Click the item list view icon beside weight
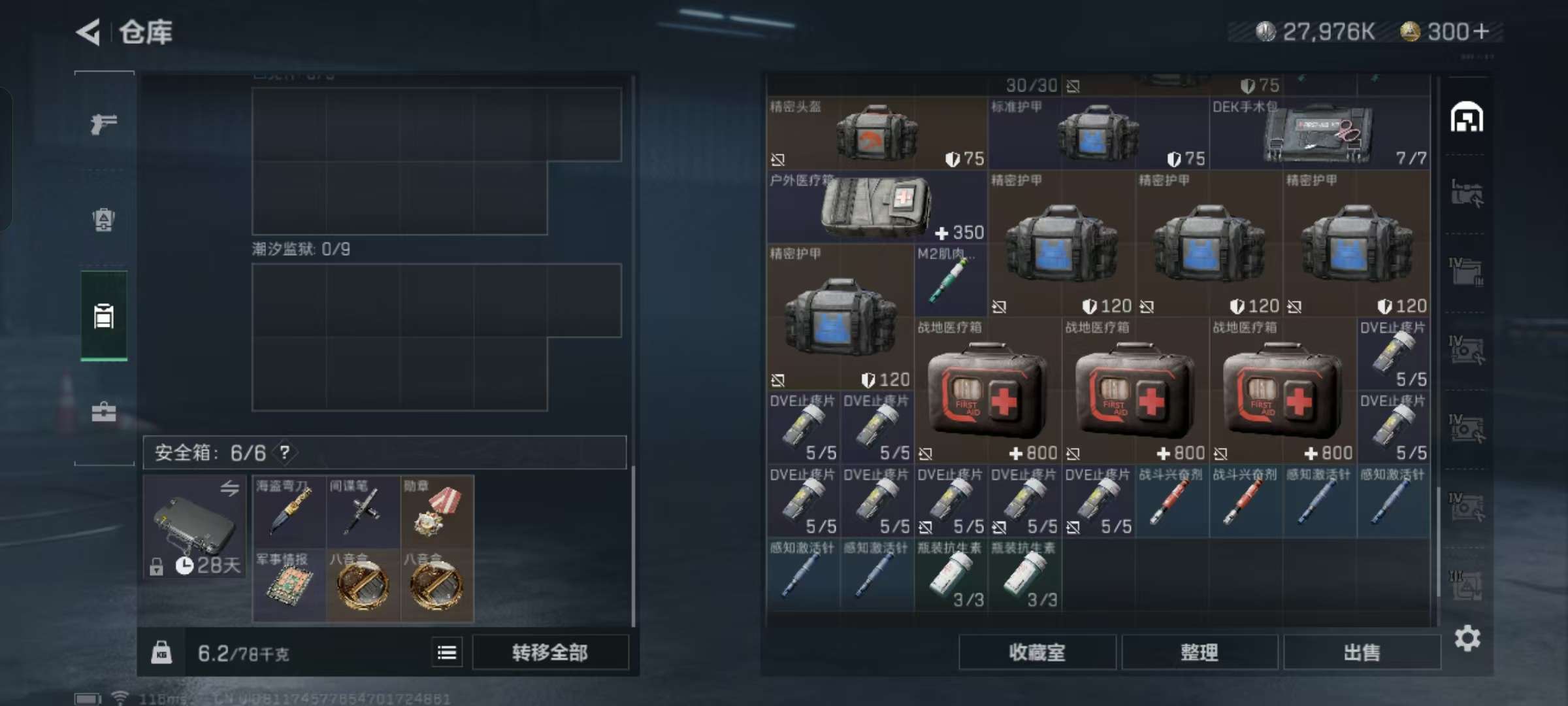Image resolution: width=1568 pixels, height=706 pixels. [x=448, y=652]
